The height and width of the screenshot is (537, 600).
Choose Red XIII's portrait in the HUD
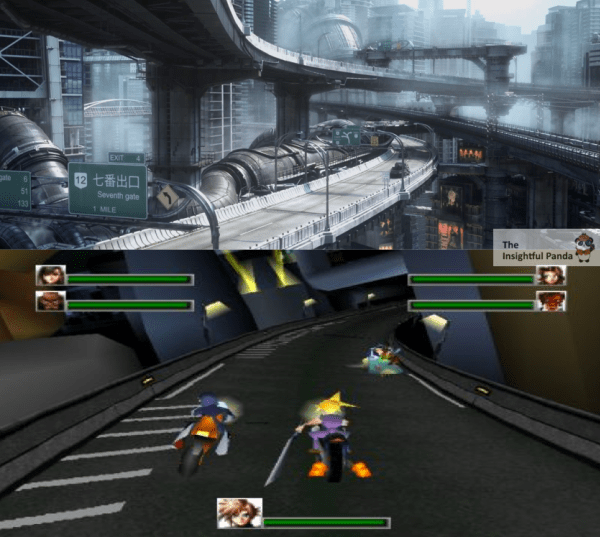pyautogui.click(x=551, y=301)
